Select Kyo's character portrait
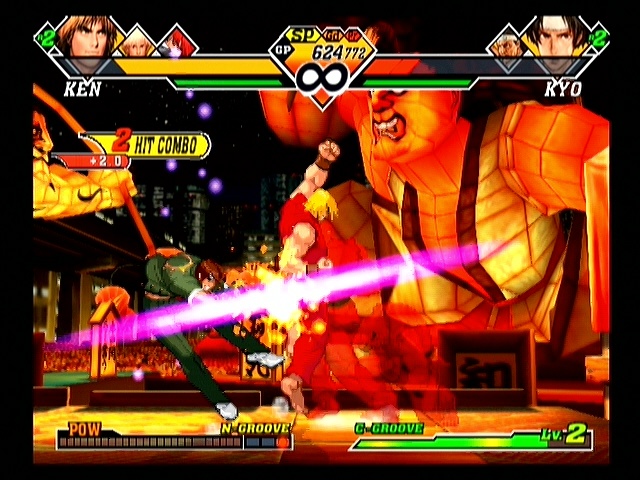This screenshot has height=480, width=640. 553,38
